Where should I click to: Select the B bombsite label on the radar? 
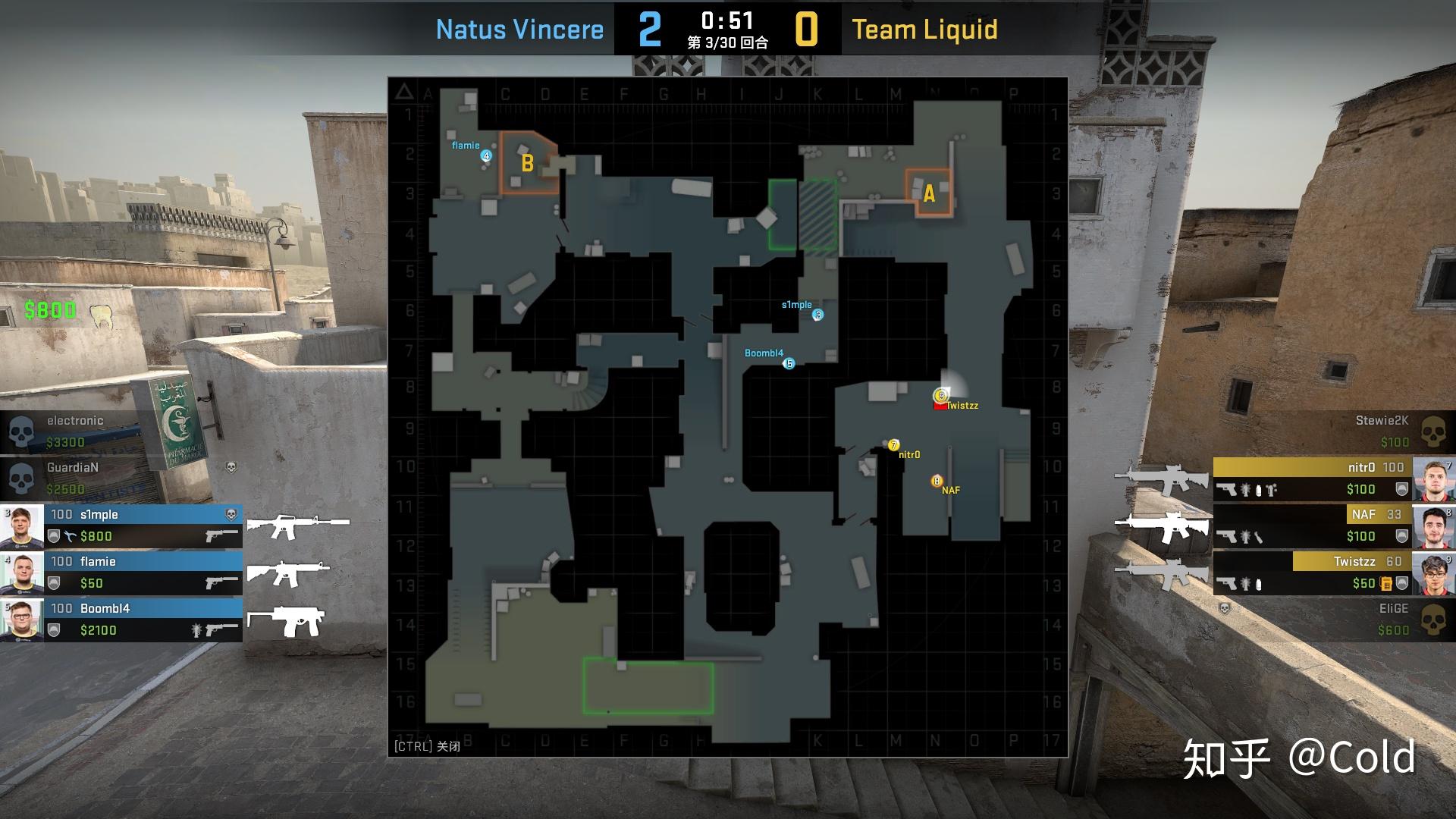click(x=528, y=162)
